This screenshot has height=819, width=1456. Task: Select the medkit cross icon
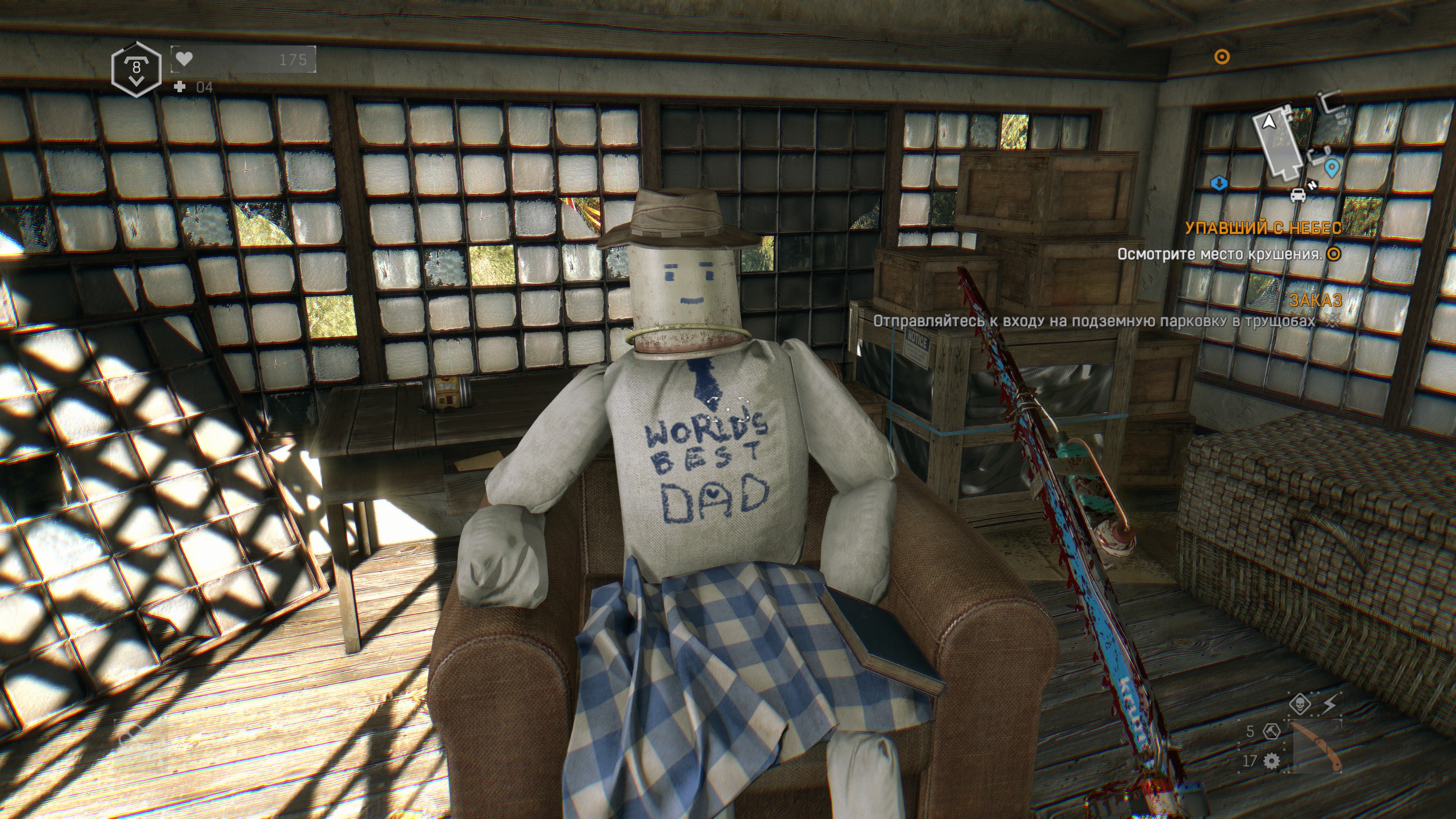click(180, 86)
